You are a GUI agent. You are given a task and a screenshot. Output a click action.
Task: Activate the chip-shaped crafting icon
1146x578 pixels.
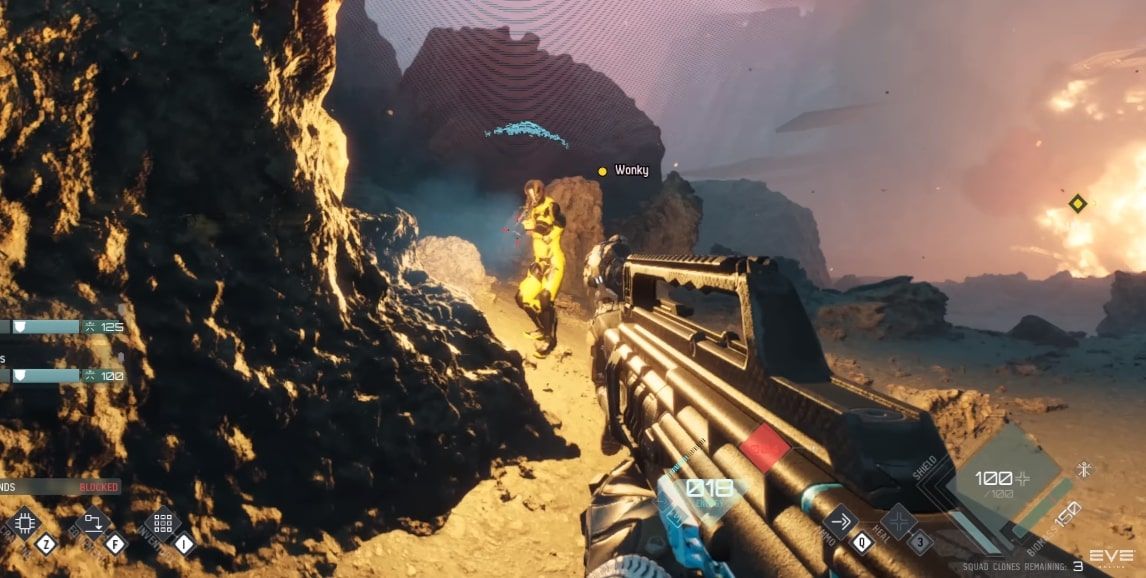[24, 523]
